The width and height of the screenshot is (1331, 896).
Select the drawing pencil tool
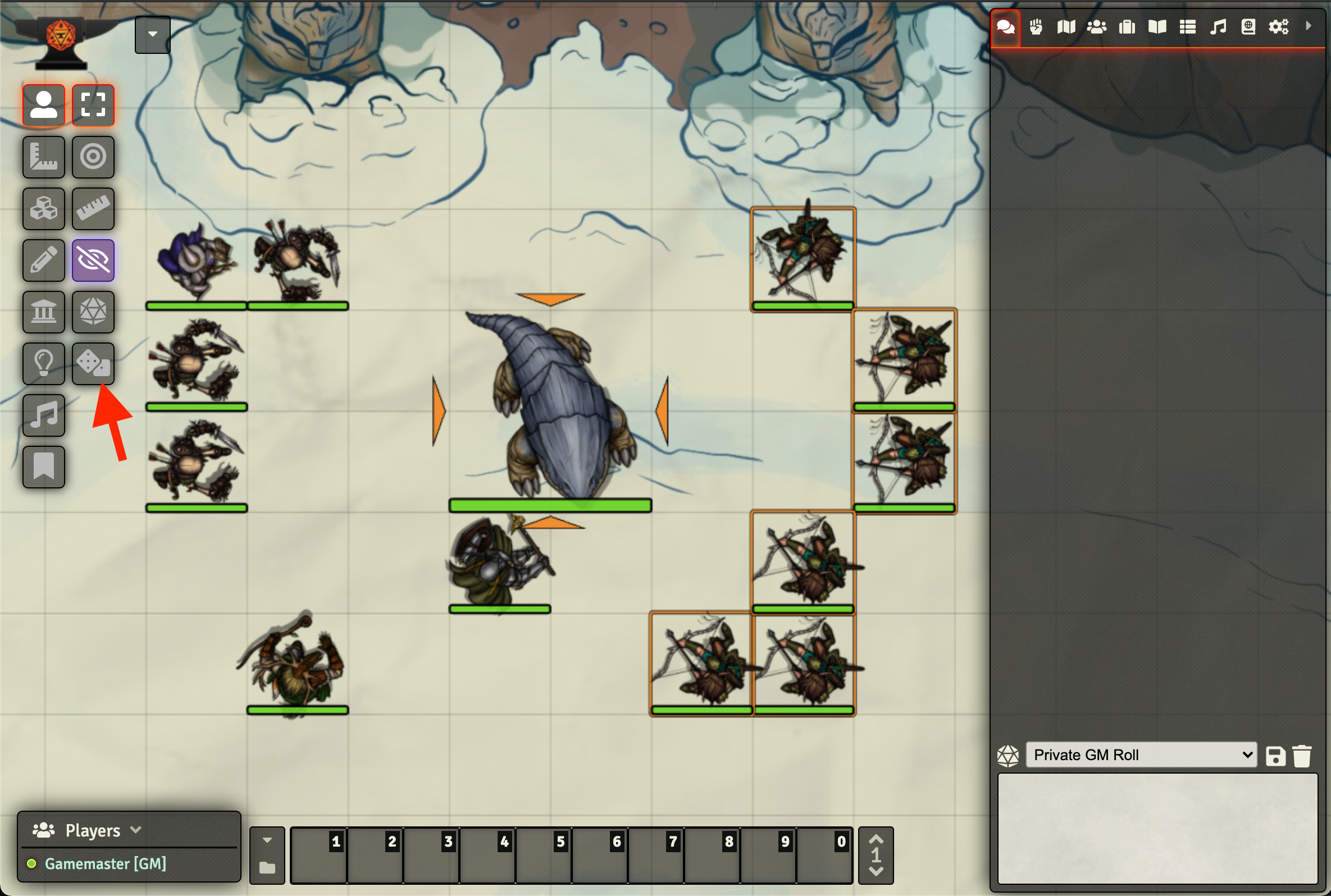[x=43, y=260]
